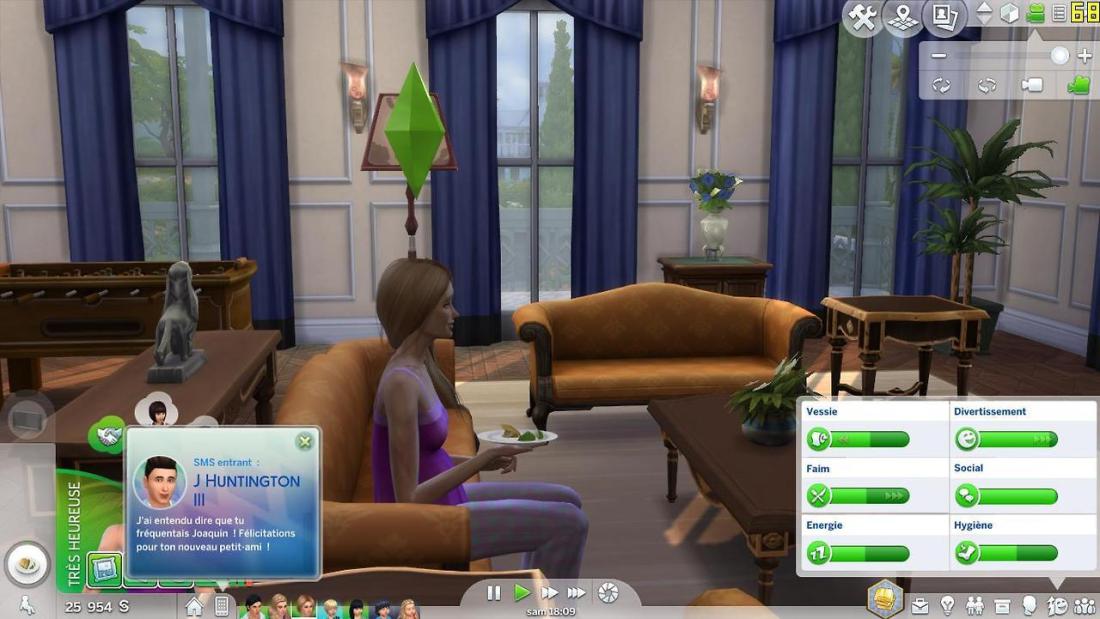This screenshot has width=1100, height=619.
Task: Toggle the wall view cube icon
Action: 1010,14
